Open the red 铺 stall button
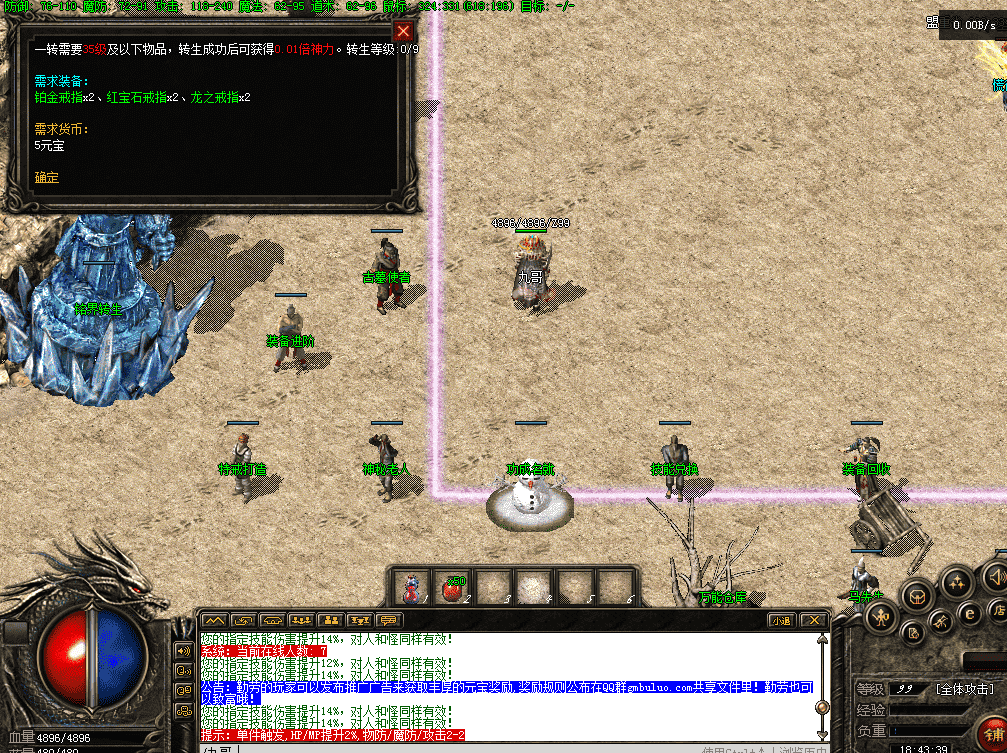This screenshot has height=753, width=1007. (x=992, y=732)
